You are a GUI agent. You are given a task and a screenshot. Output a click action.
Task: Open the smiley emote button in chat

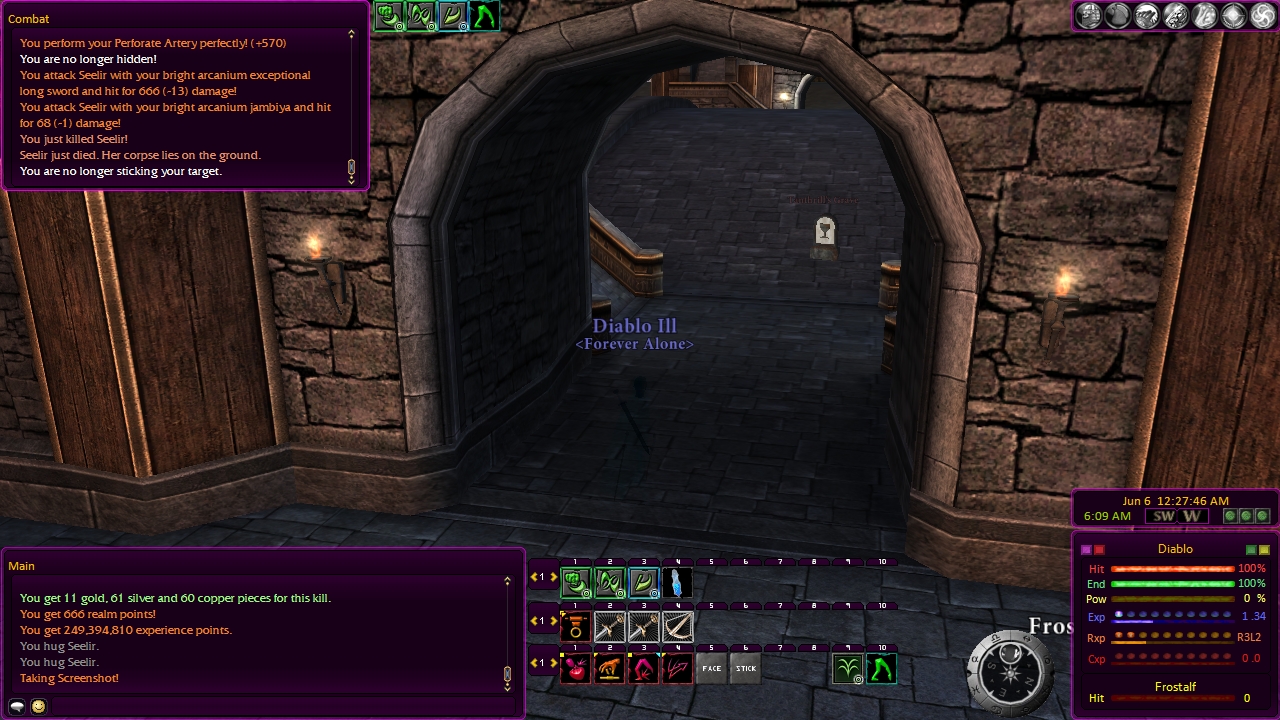pyautogui.click(x=39, y=706)
